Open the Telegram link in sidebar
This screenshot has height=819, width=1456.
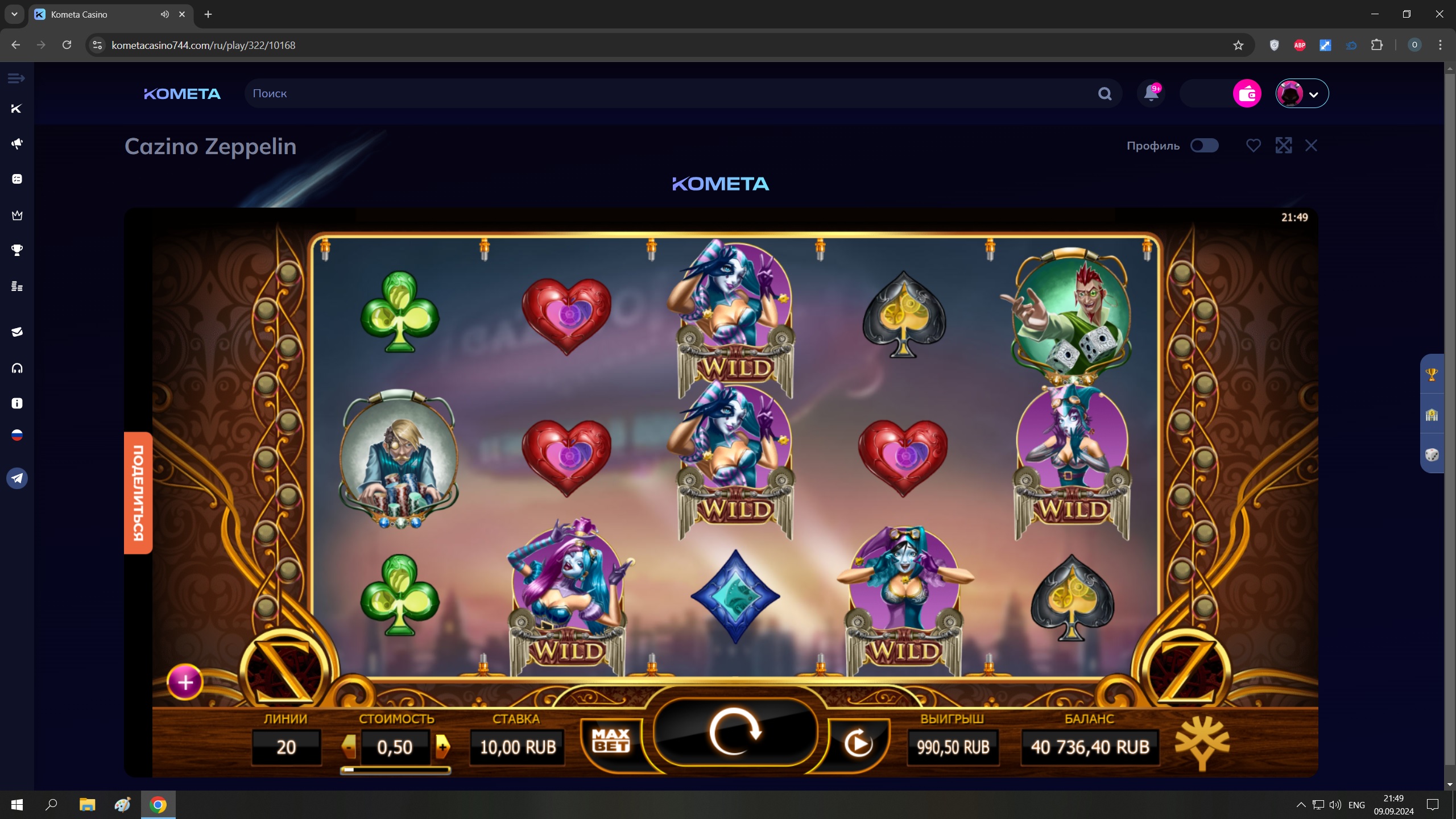click(17, 478)
